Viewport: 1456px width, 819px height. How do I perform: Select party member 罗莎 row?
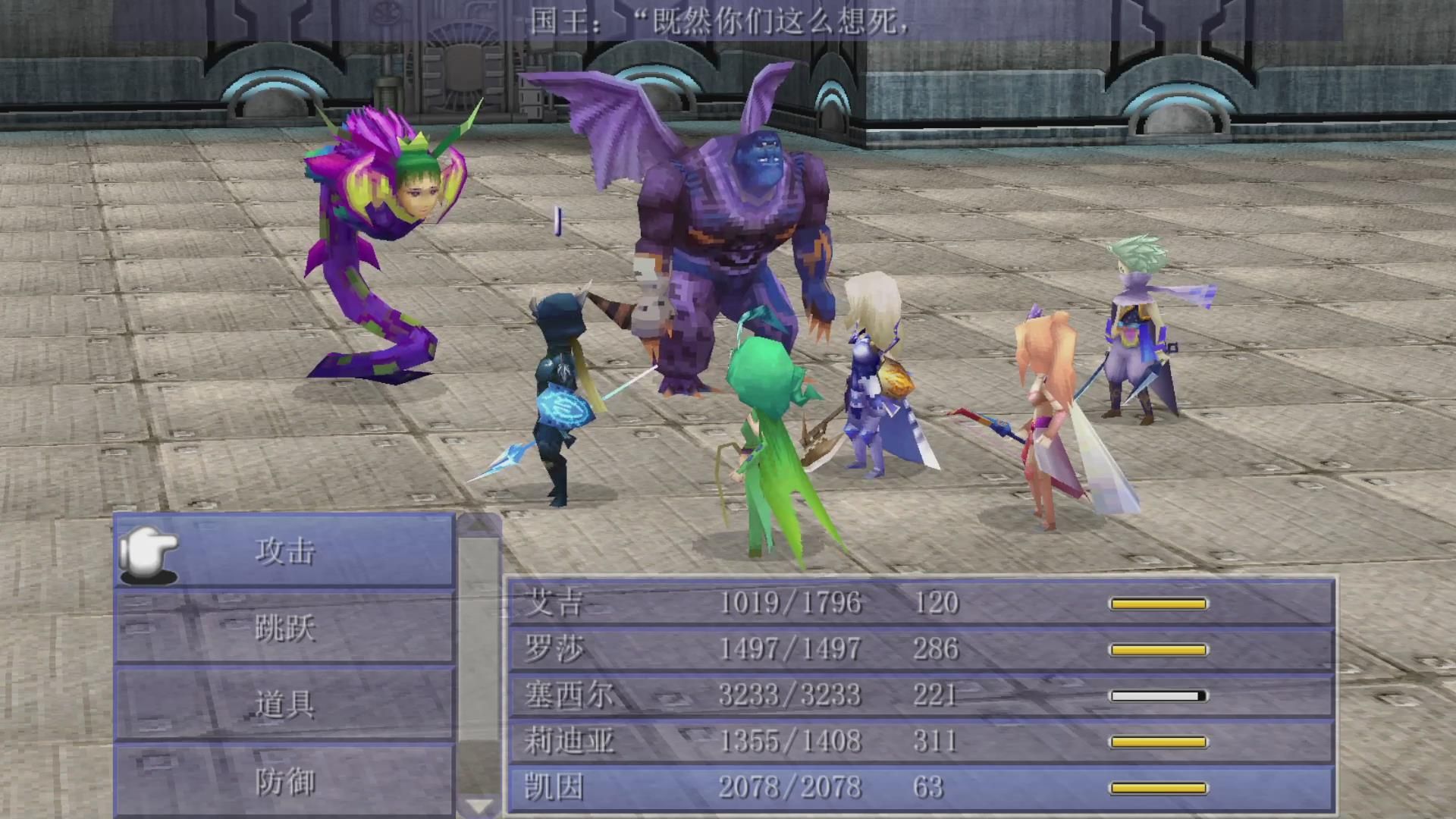point(920,649)
